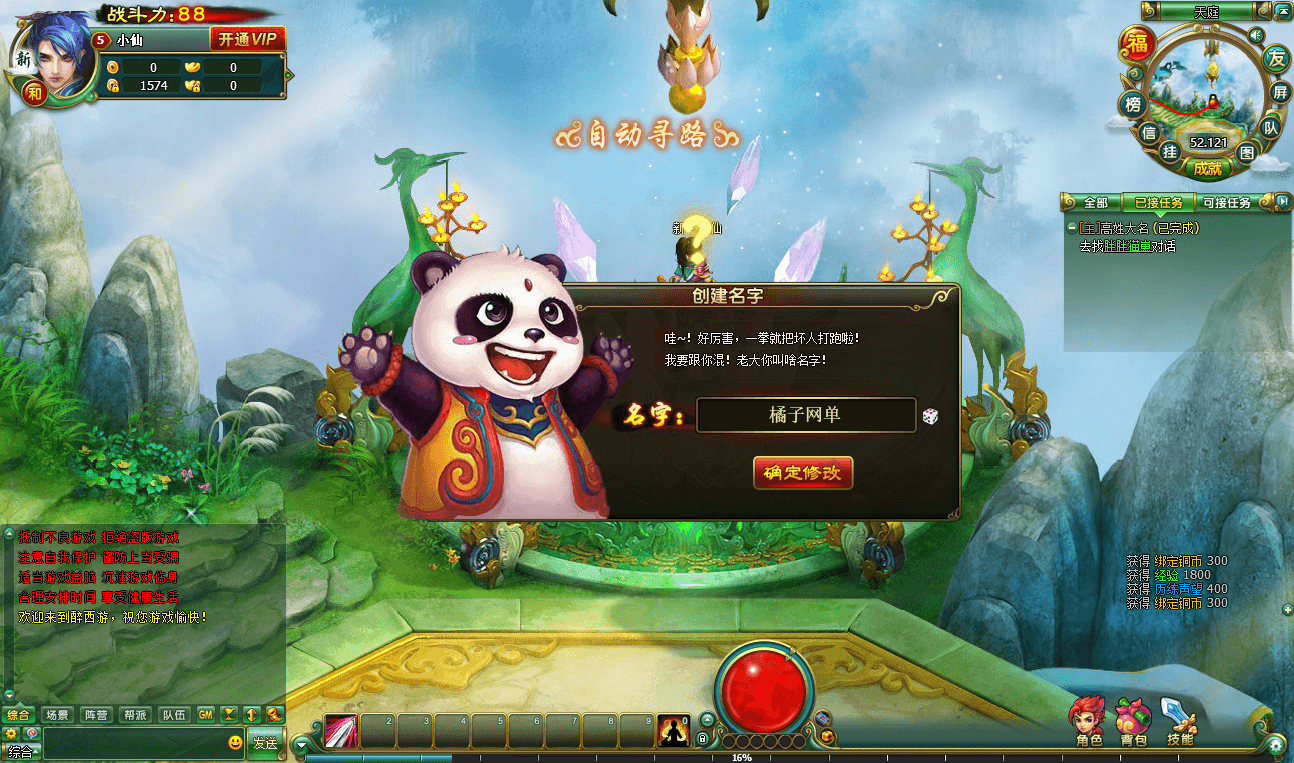Toggle the lock icon beside the hotbar
Viewport: 1294px width, 763px height.
(703, 738)
